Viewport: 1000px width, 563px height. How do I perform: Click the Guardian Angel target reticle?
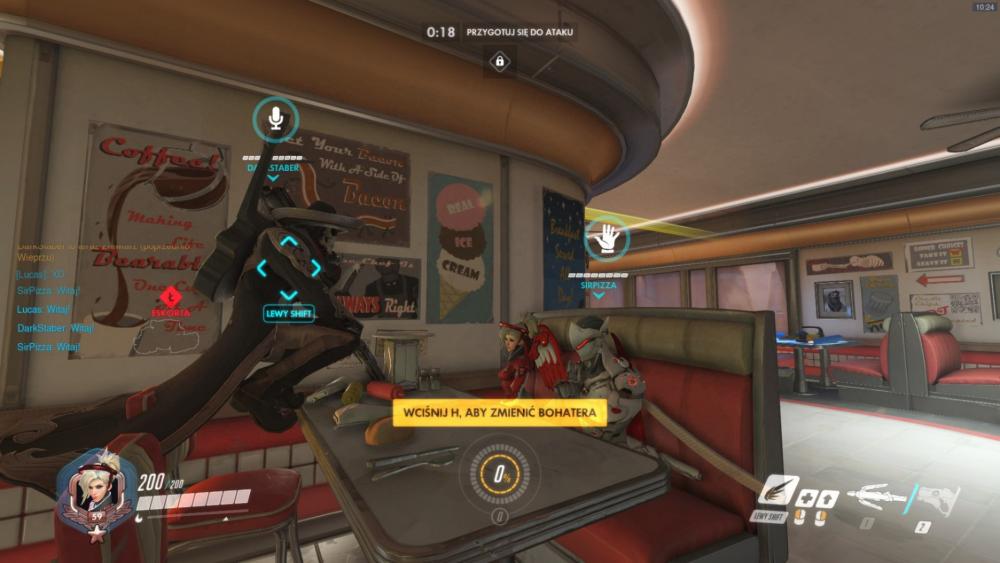click(x=289, y=268)
